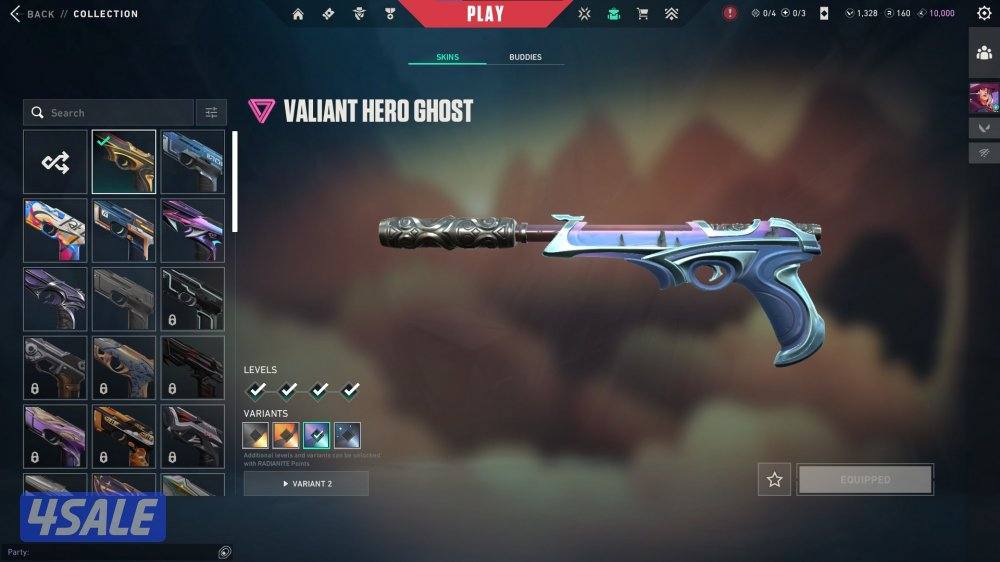The image size is (1000, 562).
Task: Open the red alert notification icon
Action: pyautogui.click(x=730, y=14)
